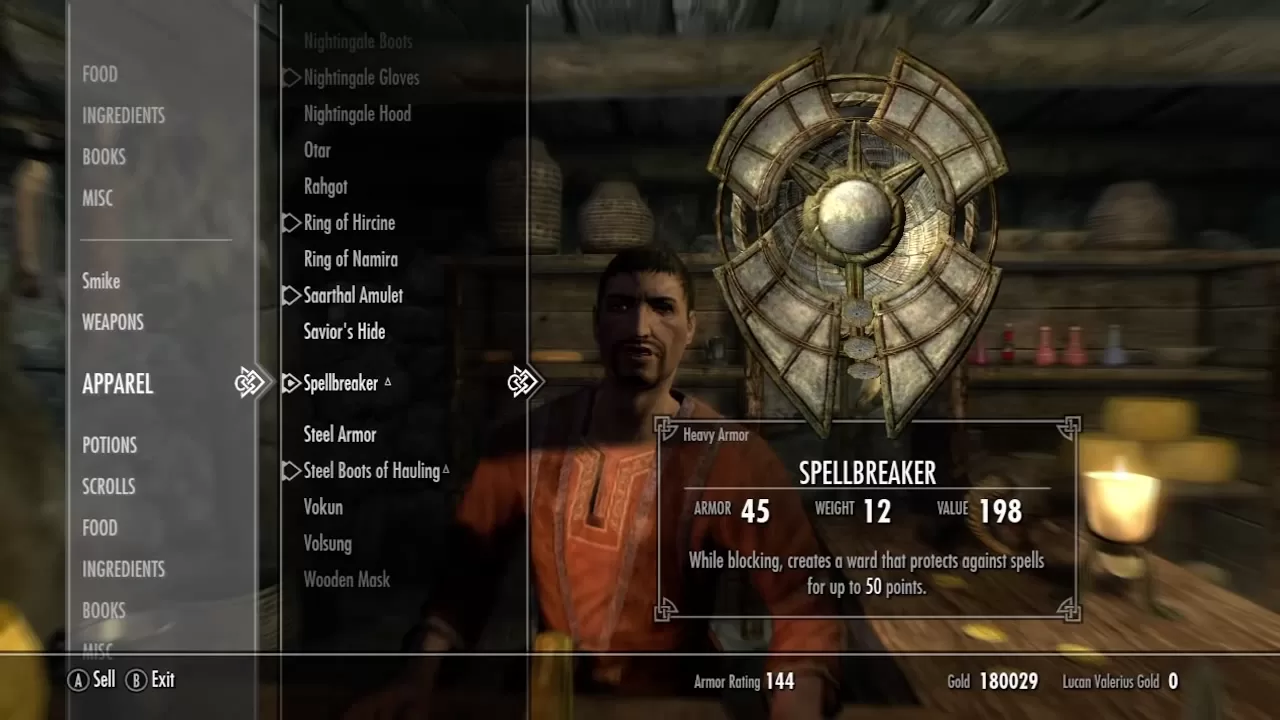Pick Steel Boots of Hauling

pyautogui.click(x=371, y=471)
